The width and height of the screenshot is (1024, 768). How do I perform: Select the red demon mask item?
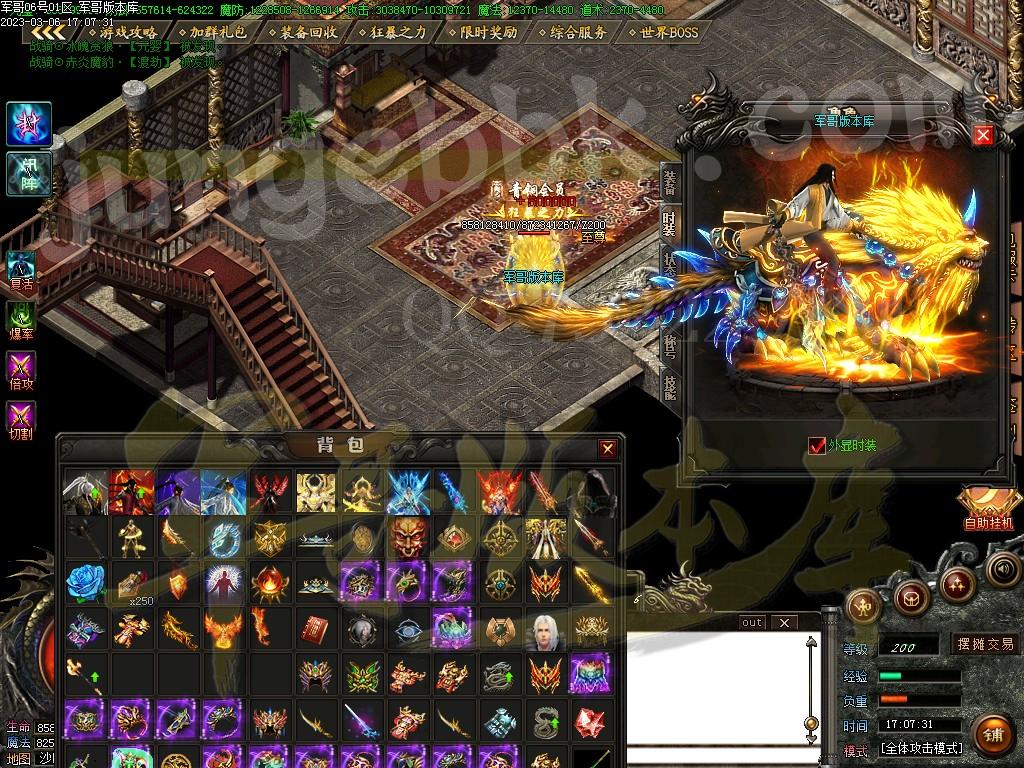coord(406,537)
